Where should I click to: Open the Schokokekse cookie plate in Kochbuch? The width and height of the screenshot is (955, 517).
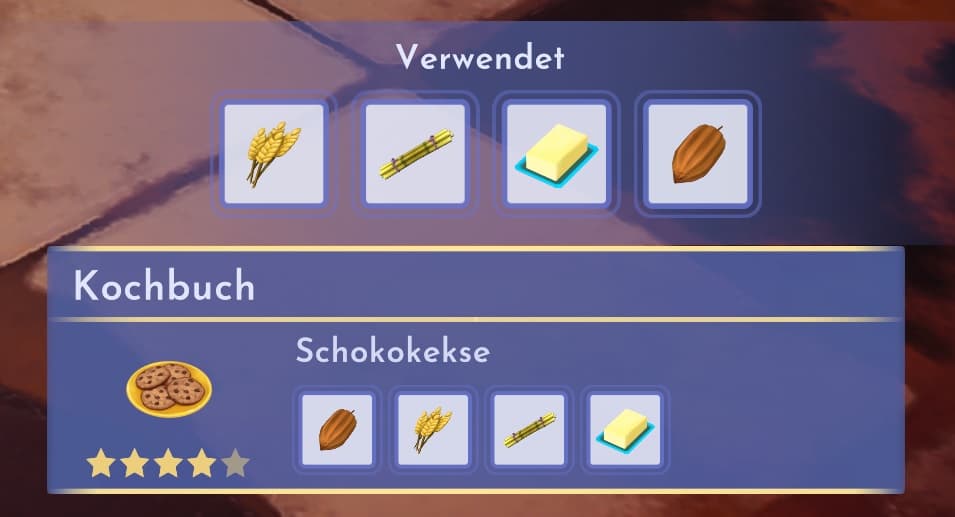click(168, 389)
